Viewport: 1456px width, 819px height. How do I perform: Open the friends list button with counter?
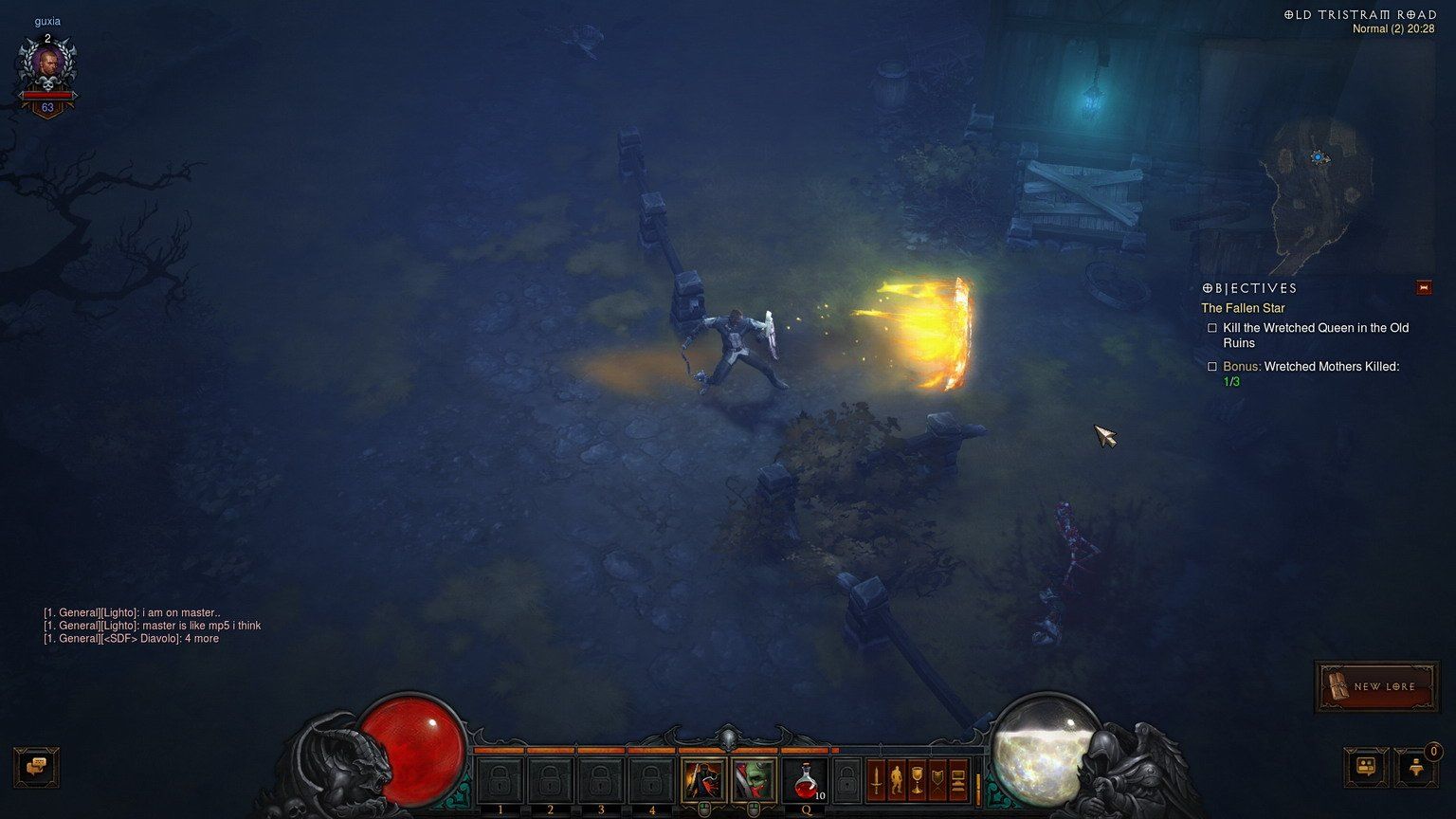(1416, 766)
